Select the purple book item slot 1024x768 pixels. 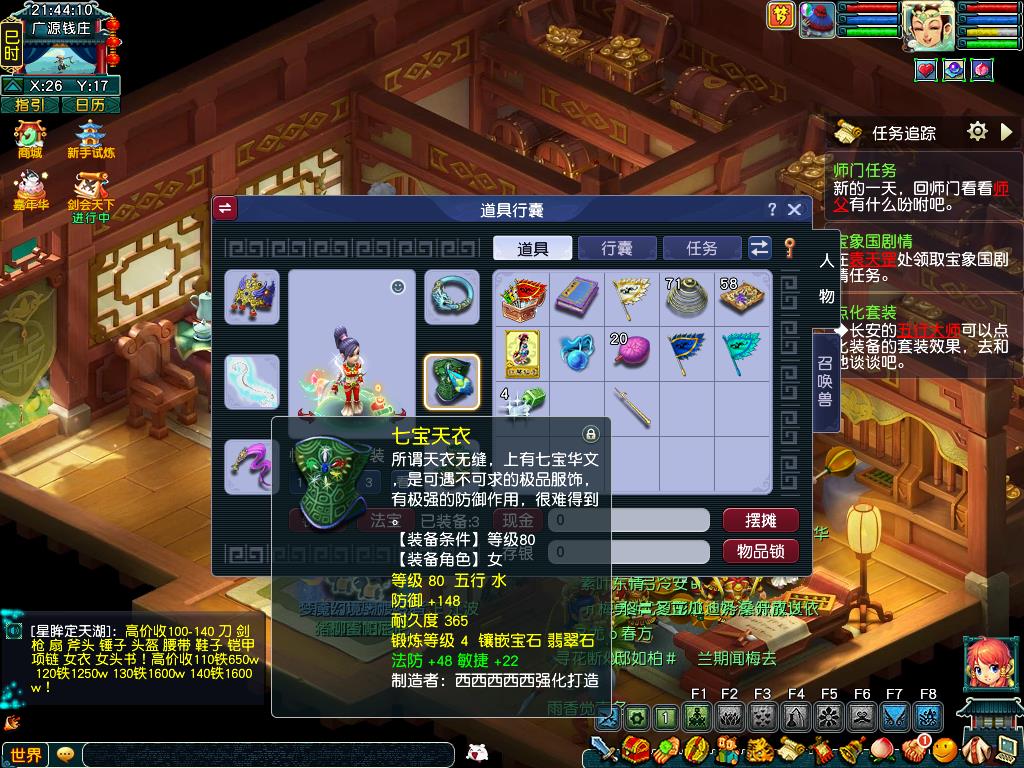tap(577, 296)
